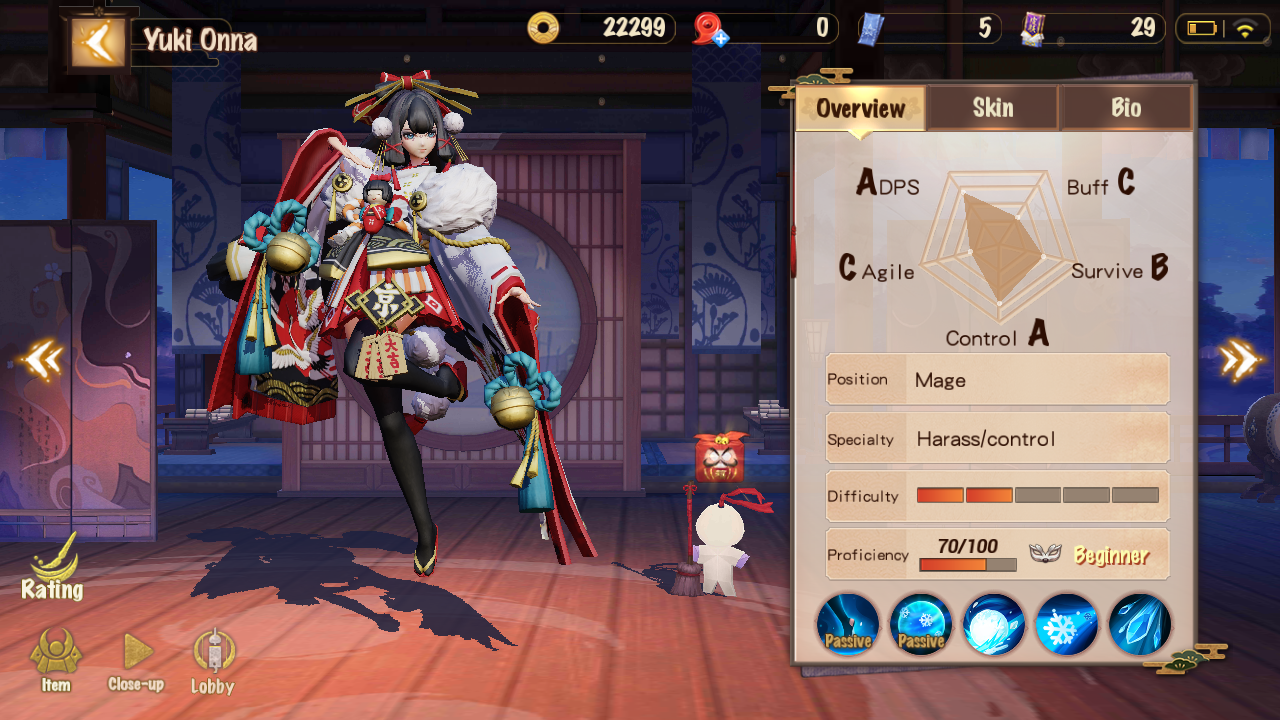
Task: Open the Item helmet button
Action: [56, 660]
